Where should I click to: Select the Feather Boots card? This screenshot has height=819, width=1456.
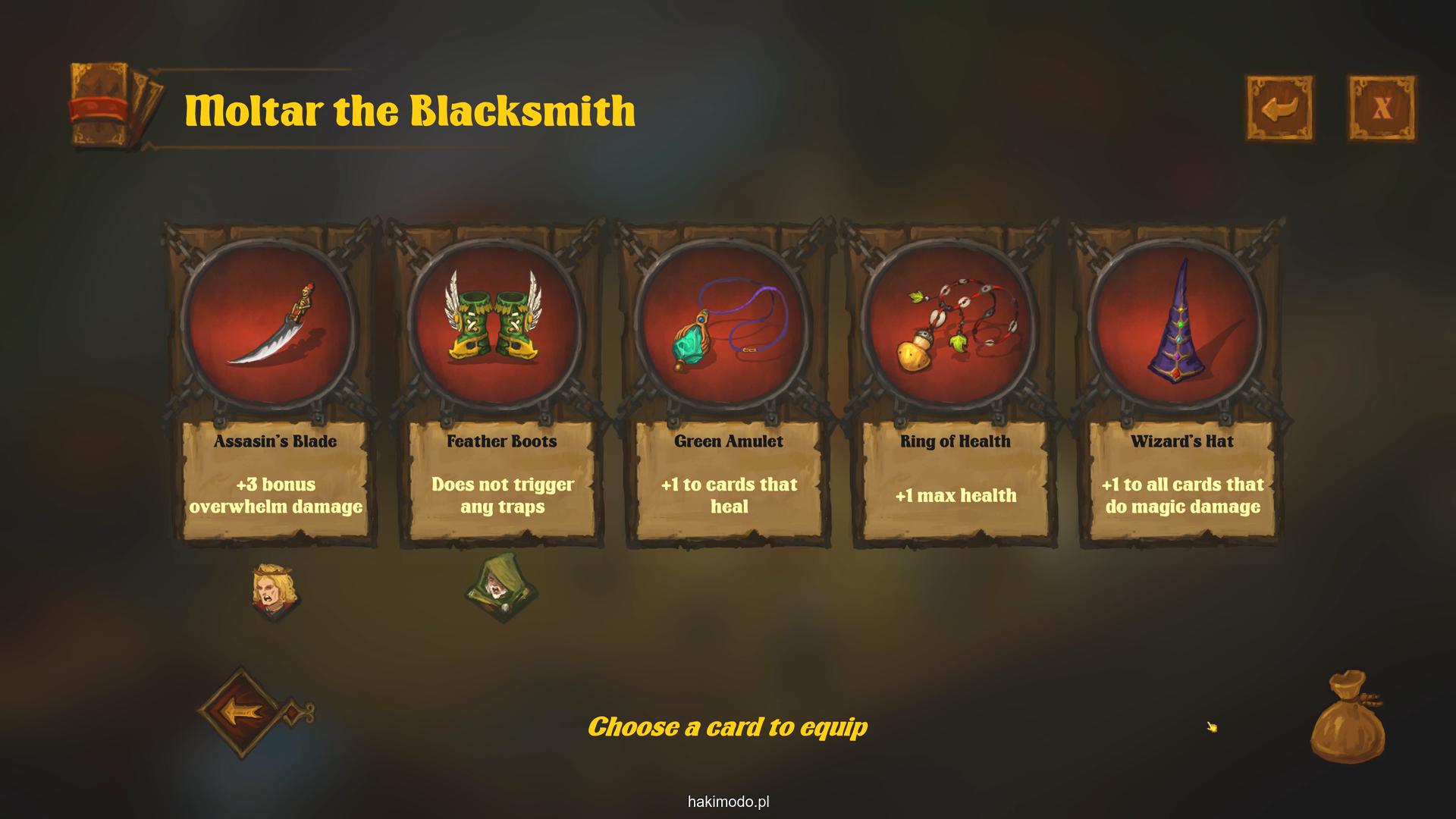coord(501,383)
